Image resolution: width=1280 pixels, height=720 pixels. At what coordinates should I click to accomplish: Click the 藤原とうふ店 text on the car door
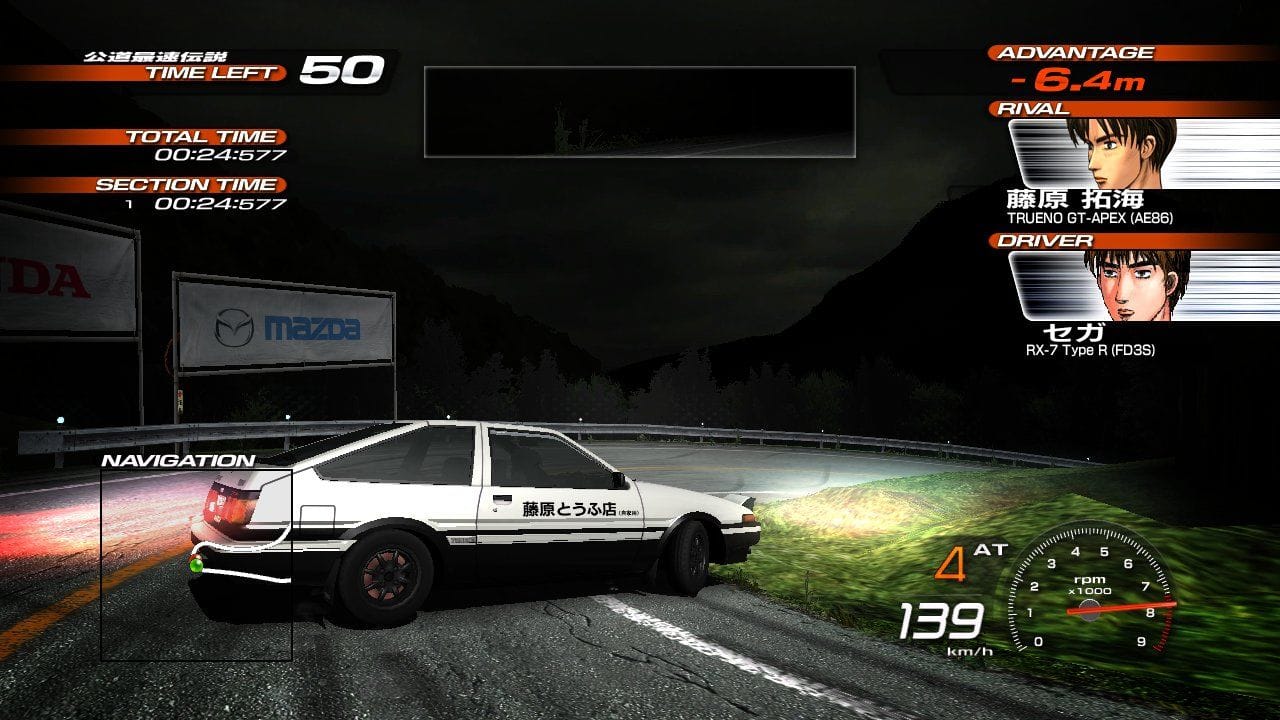pos(570,507)
